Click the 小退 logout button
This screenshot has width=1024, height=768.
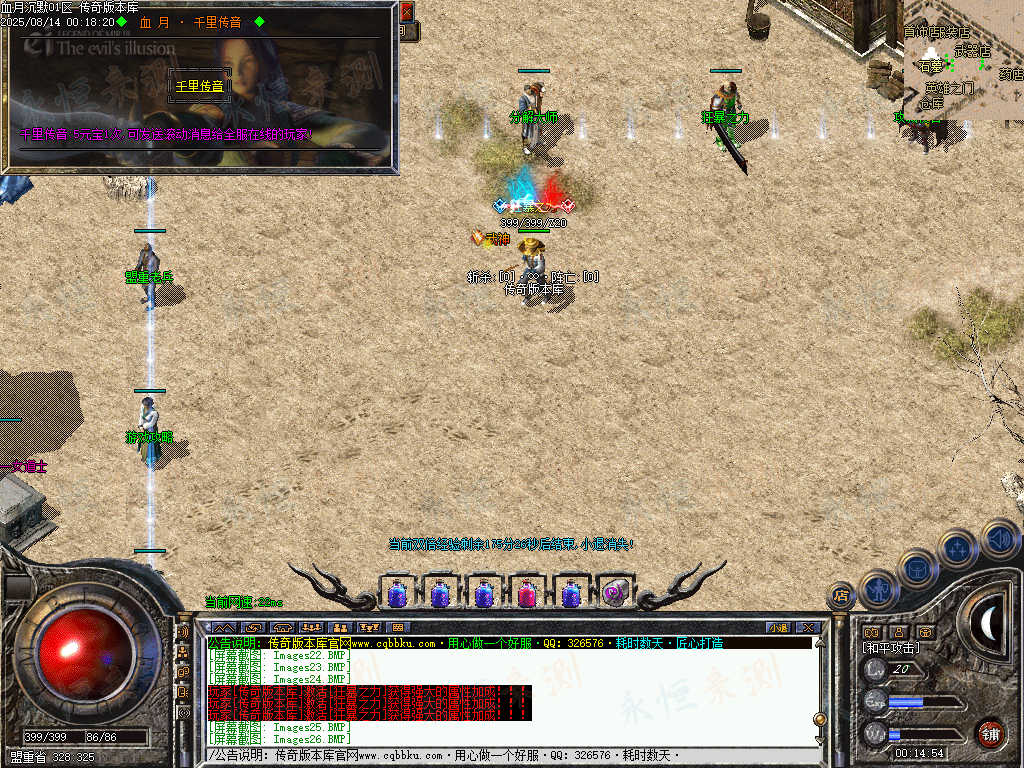[x=779, y=628]
